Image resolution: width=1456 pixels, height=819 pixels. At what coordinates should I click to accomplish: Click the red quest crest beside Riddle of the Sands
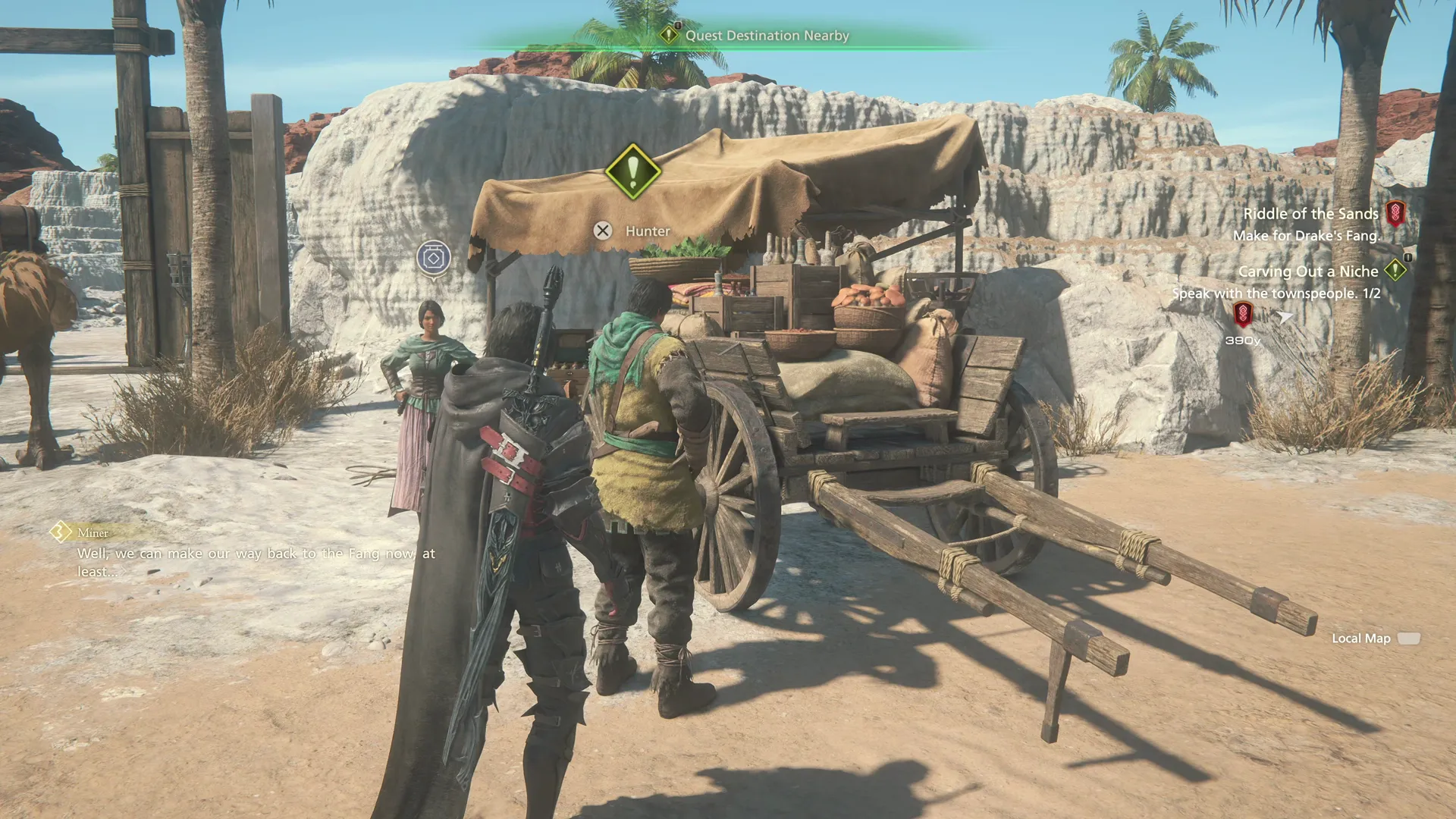tap(1396, 212)
